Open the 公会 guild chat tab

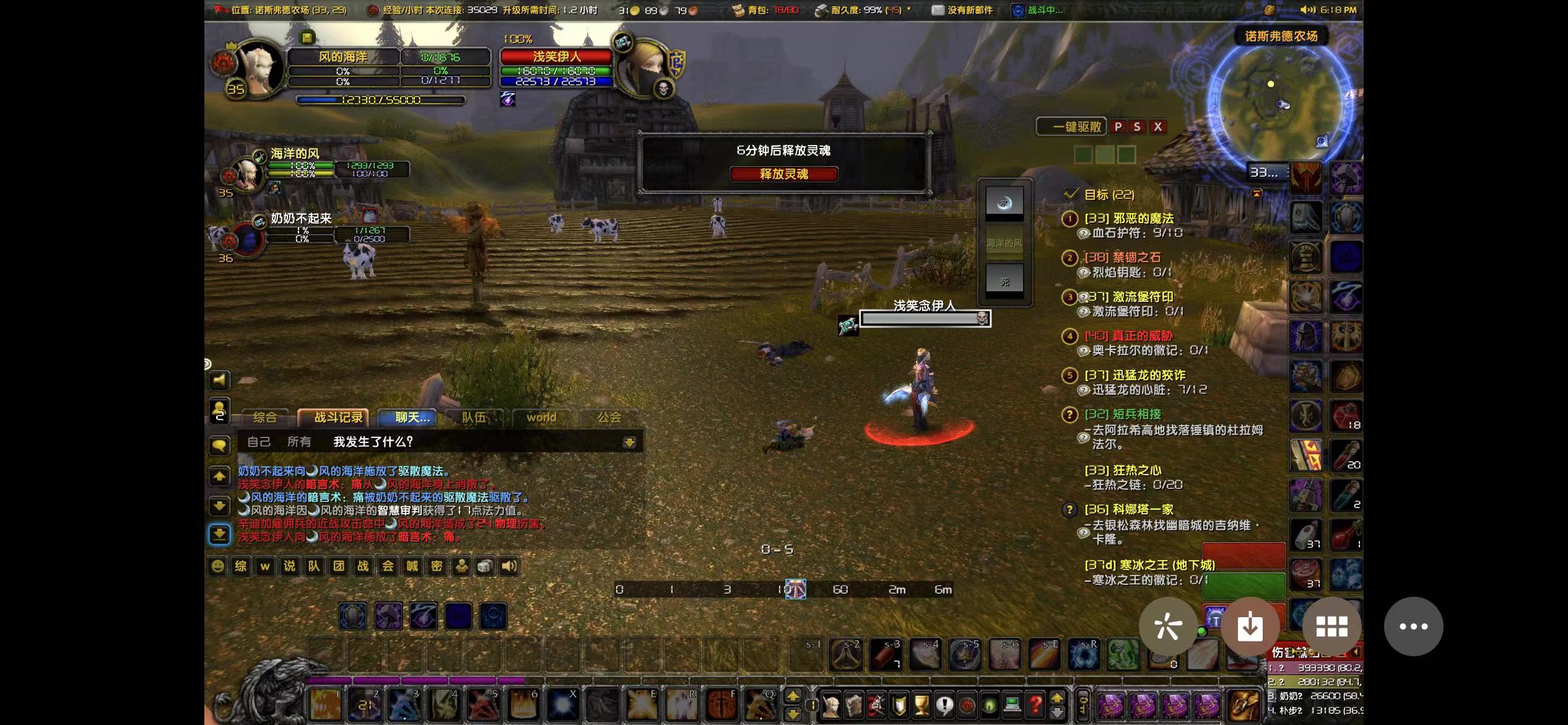(x=609, y=418)
